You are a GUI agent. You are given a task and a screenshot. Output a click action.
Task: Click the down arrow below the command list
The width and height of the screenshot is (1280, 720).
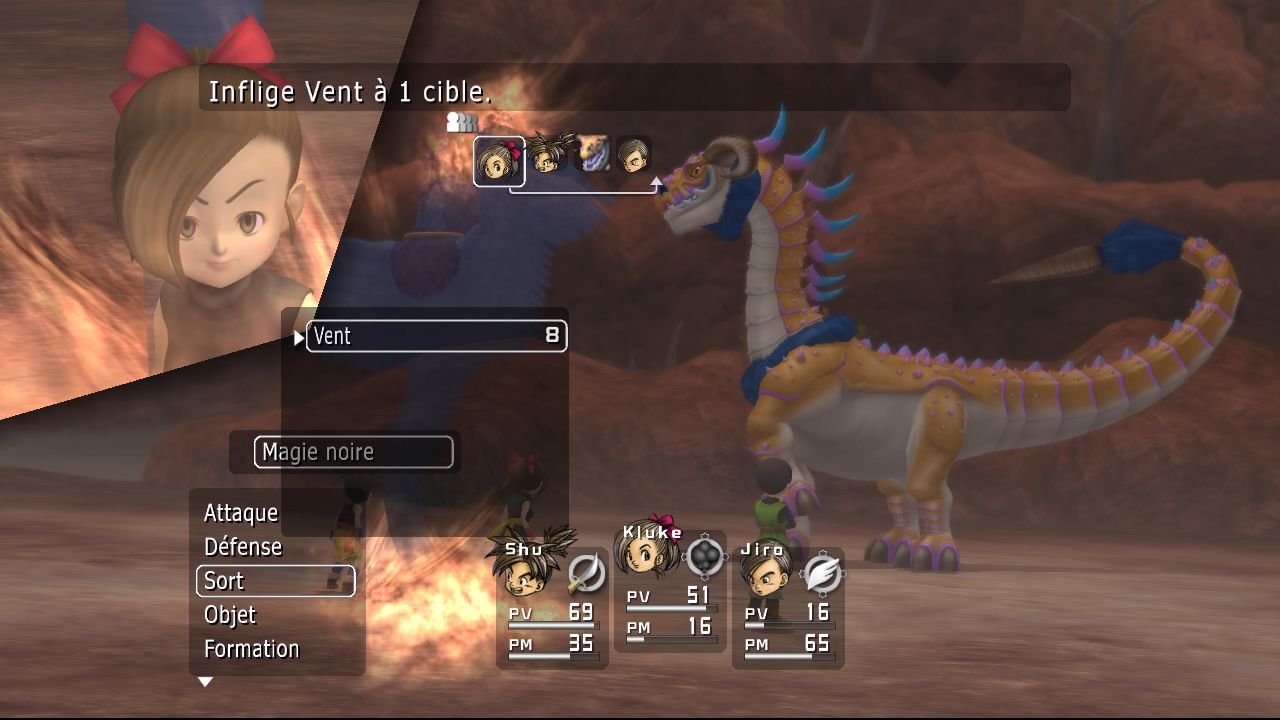point(205,682)
